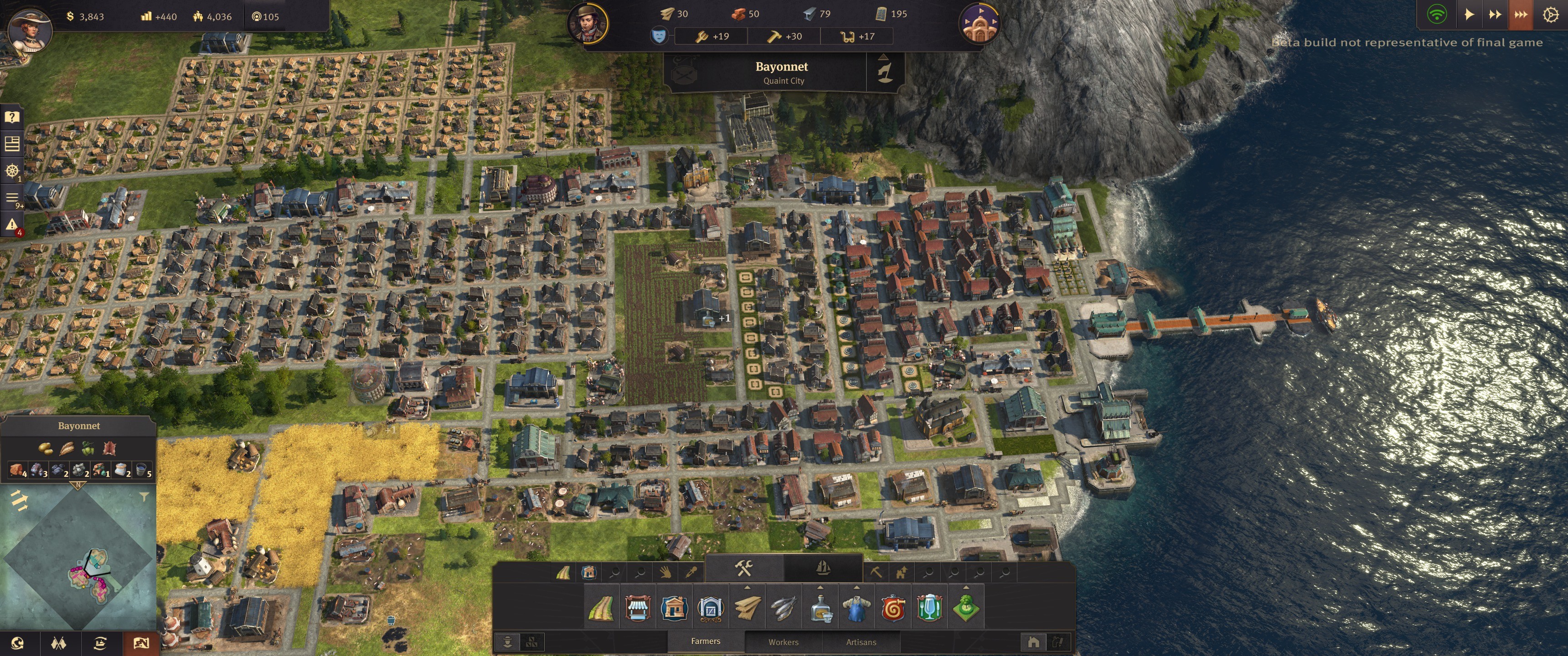Switch to the ship construction tab

click(x=823, y=569)
